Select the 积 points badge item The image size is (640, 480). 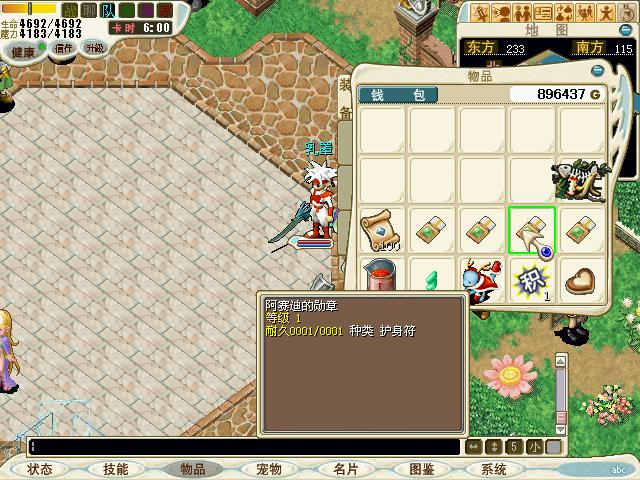[x=531, y=280]
